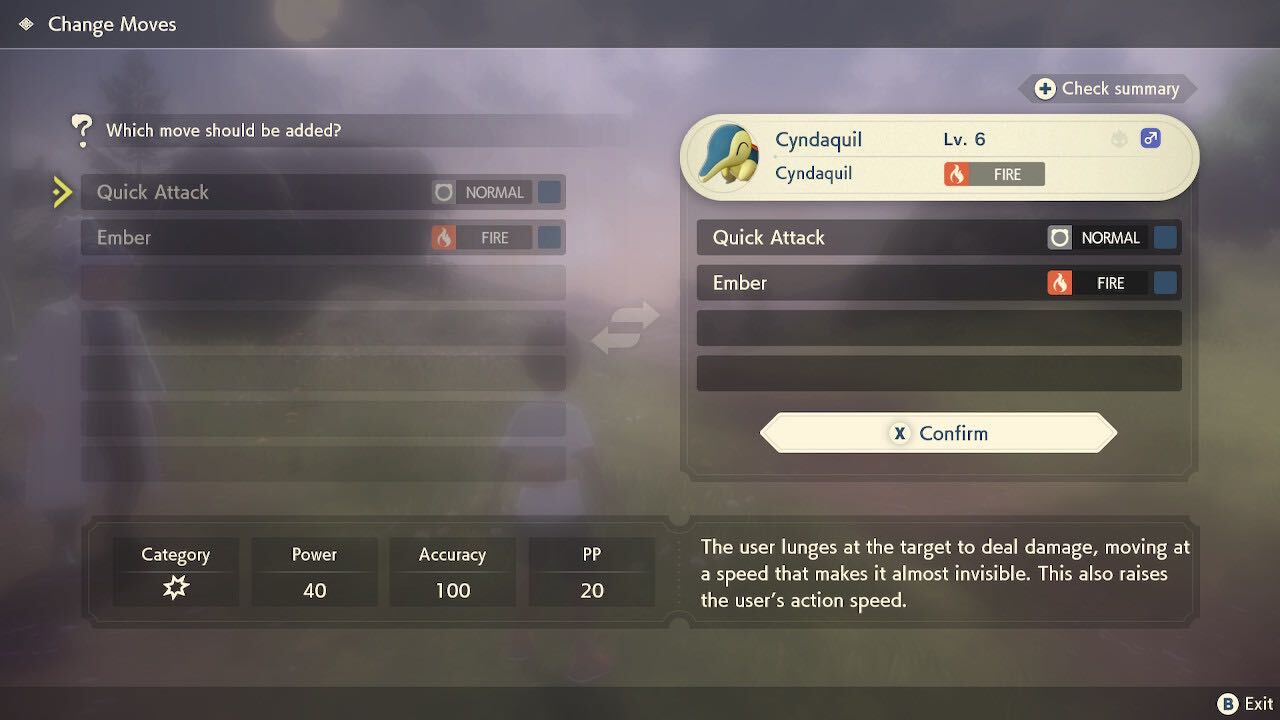The height and width of the screenshot is (720, 1280).
Task: Click Cyndaquil's portrait thumbnail
Action: click(x=725, y=155)
